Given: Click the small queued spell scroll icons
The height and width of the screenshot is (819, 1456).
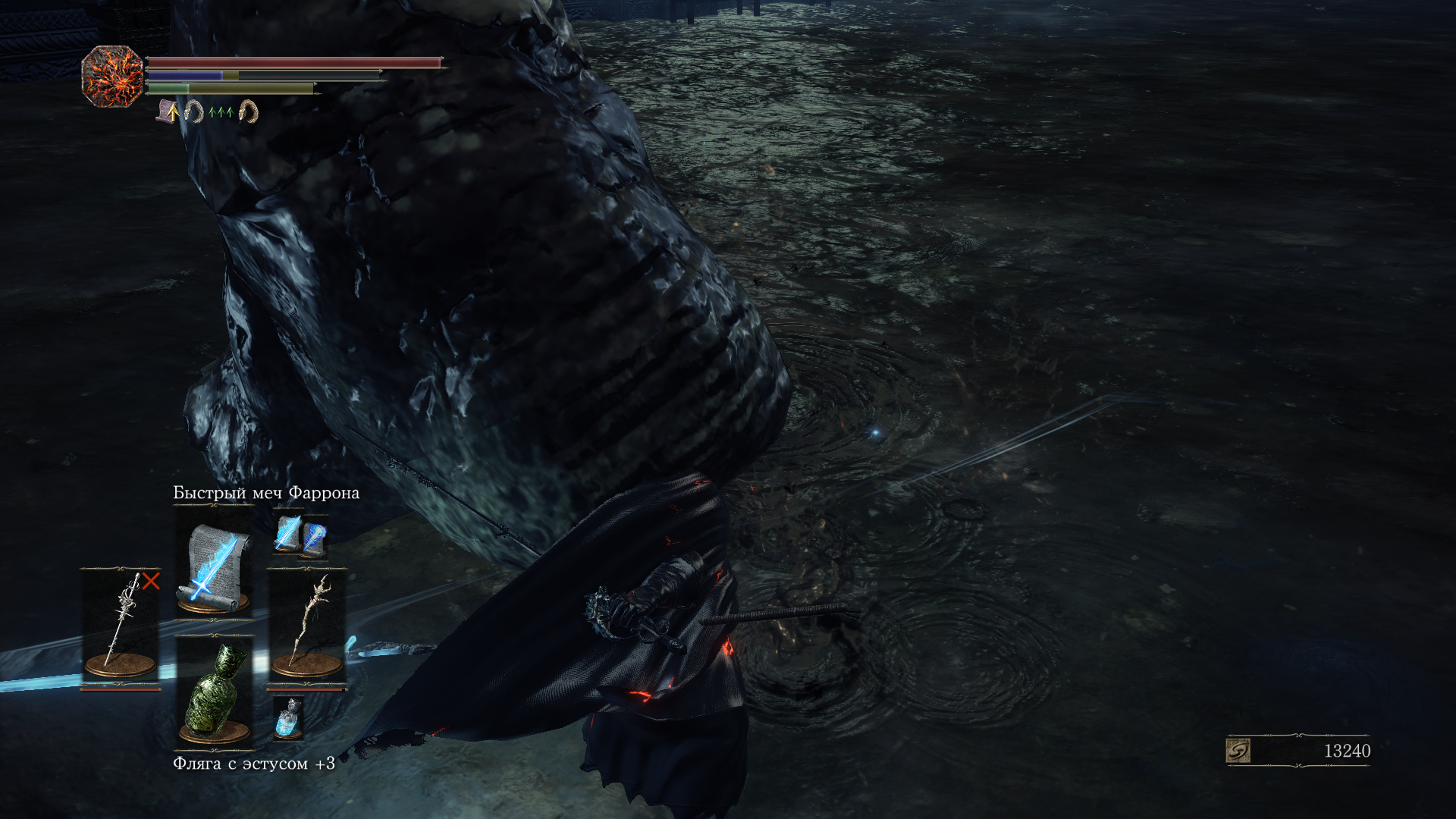Looking at the screenshot, I should click(x=300, y=533).
